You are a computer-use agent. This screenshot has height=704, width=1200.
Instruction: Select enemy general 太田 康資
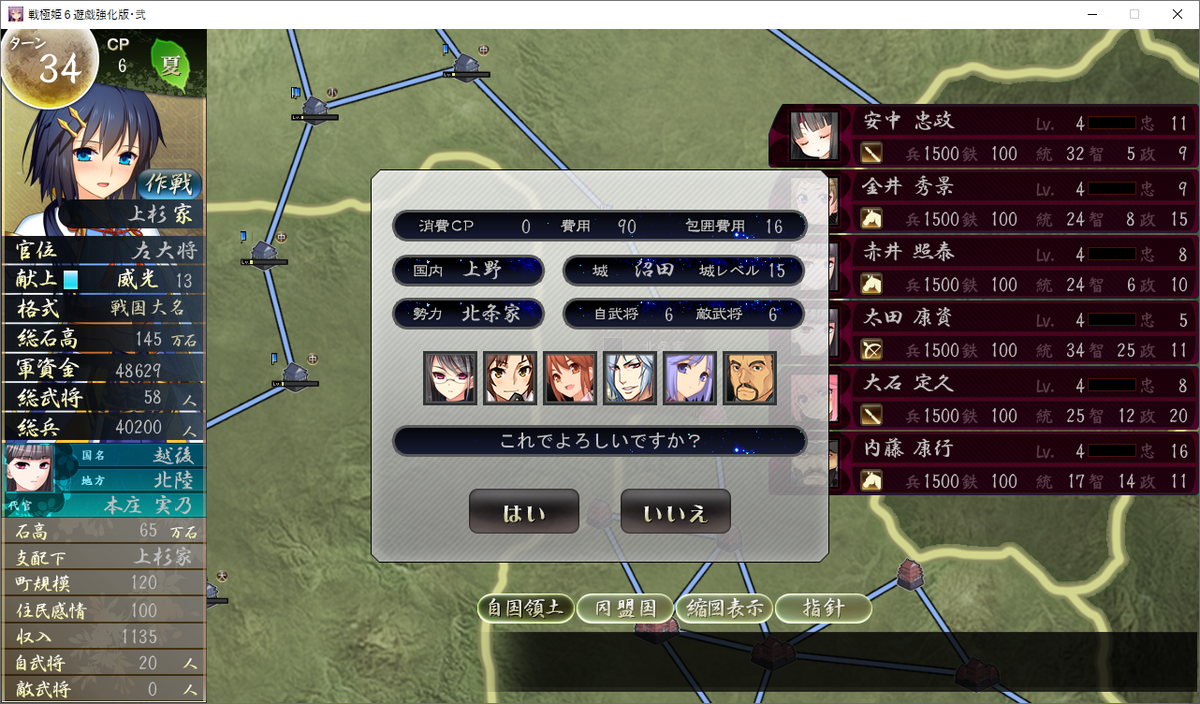pos(985,333)
